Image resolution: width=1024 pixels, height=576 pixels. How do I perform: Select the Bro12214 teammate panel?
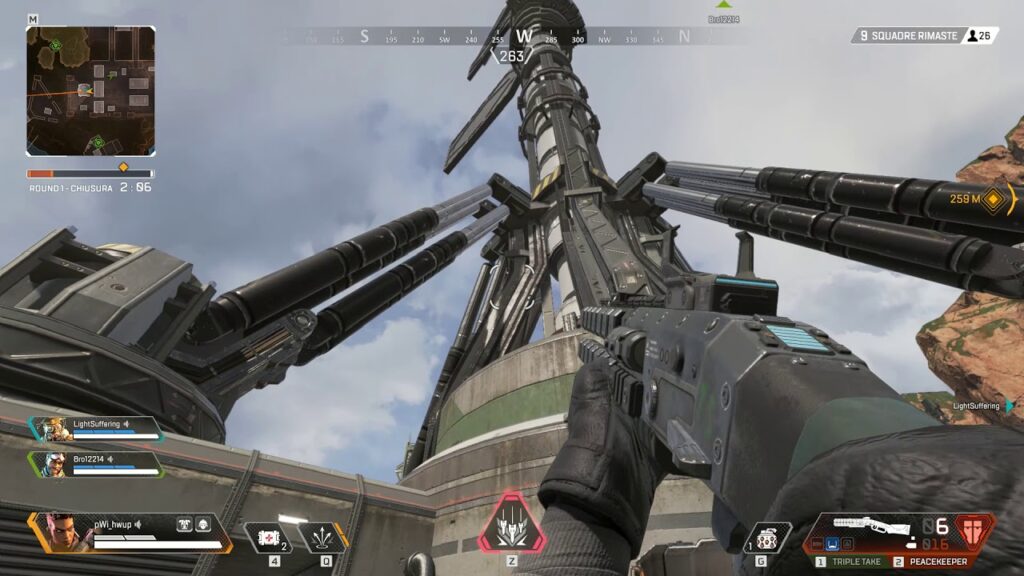point(96,464)
